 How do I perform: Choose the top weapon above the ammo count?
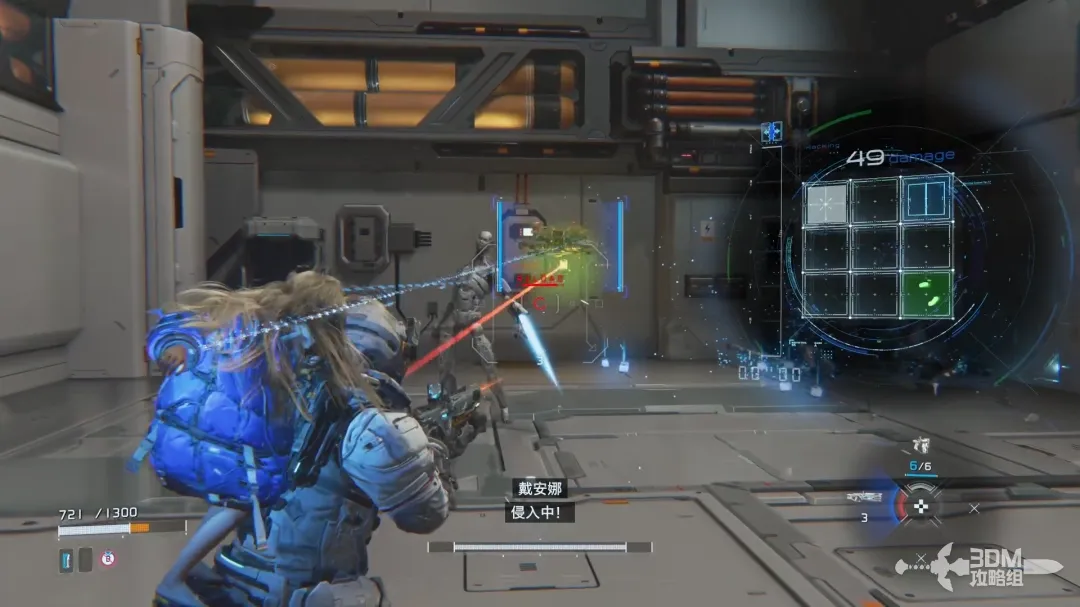click(x=921, y=446)
